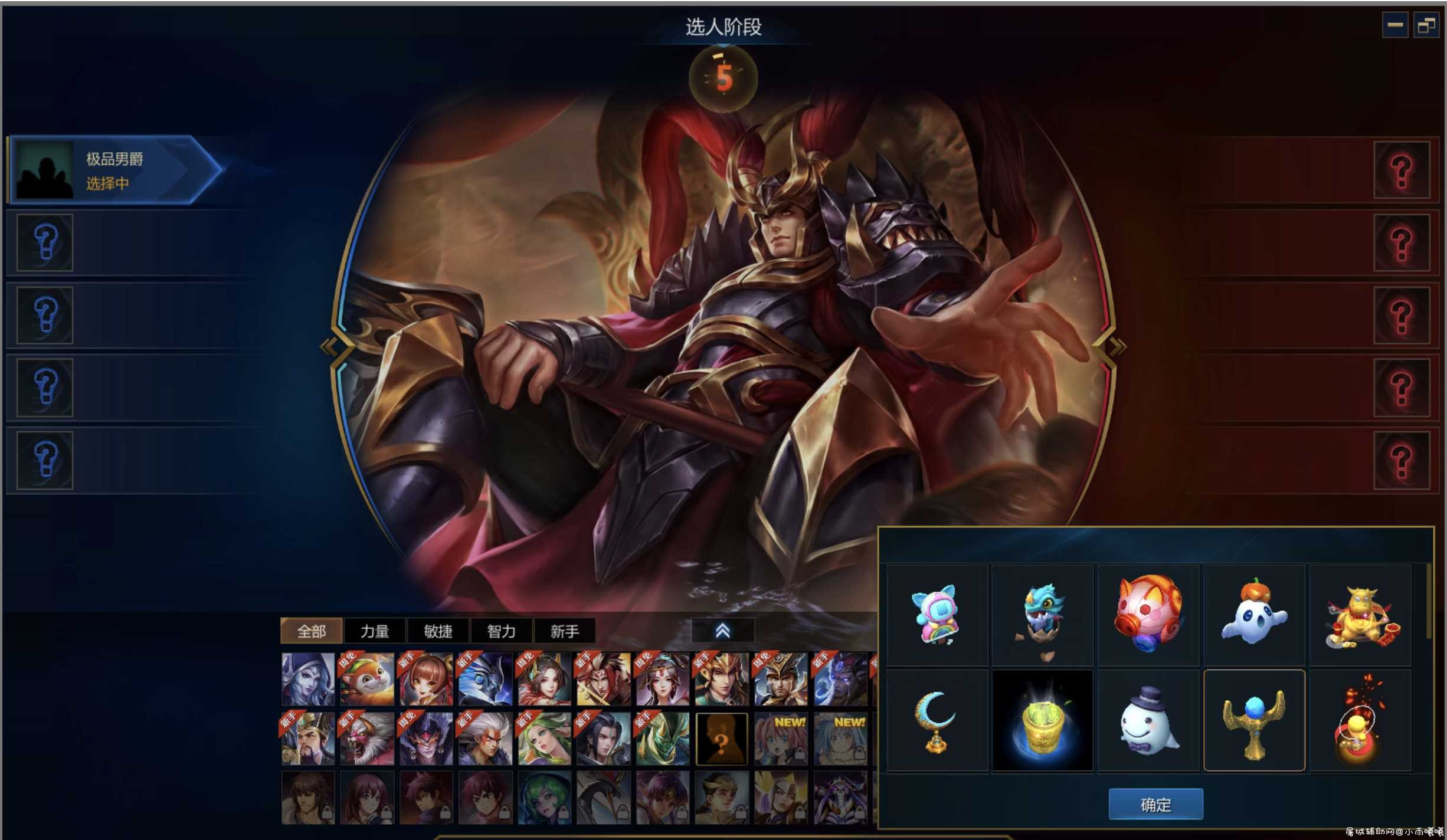This screenshot has height=840, width=1447.
Task: Show 力量 strength heroes tab
Action: tap(374, 631)
